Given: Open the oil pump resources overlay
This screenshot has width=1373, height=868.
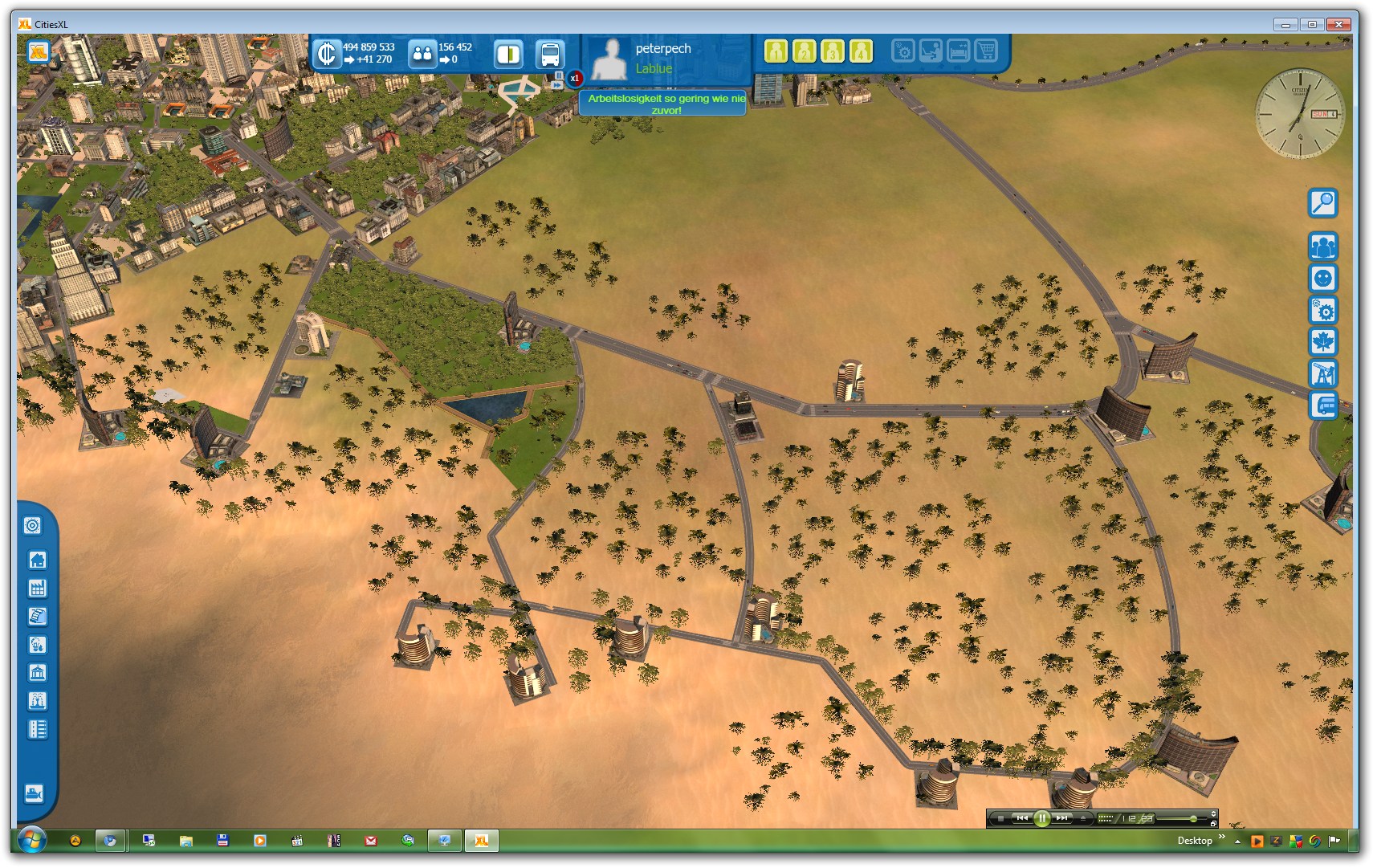Looking at the screenshot, I should [x=1322, y=373].
